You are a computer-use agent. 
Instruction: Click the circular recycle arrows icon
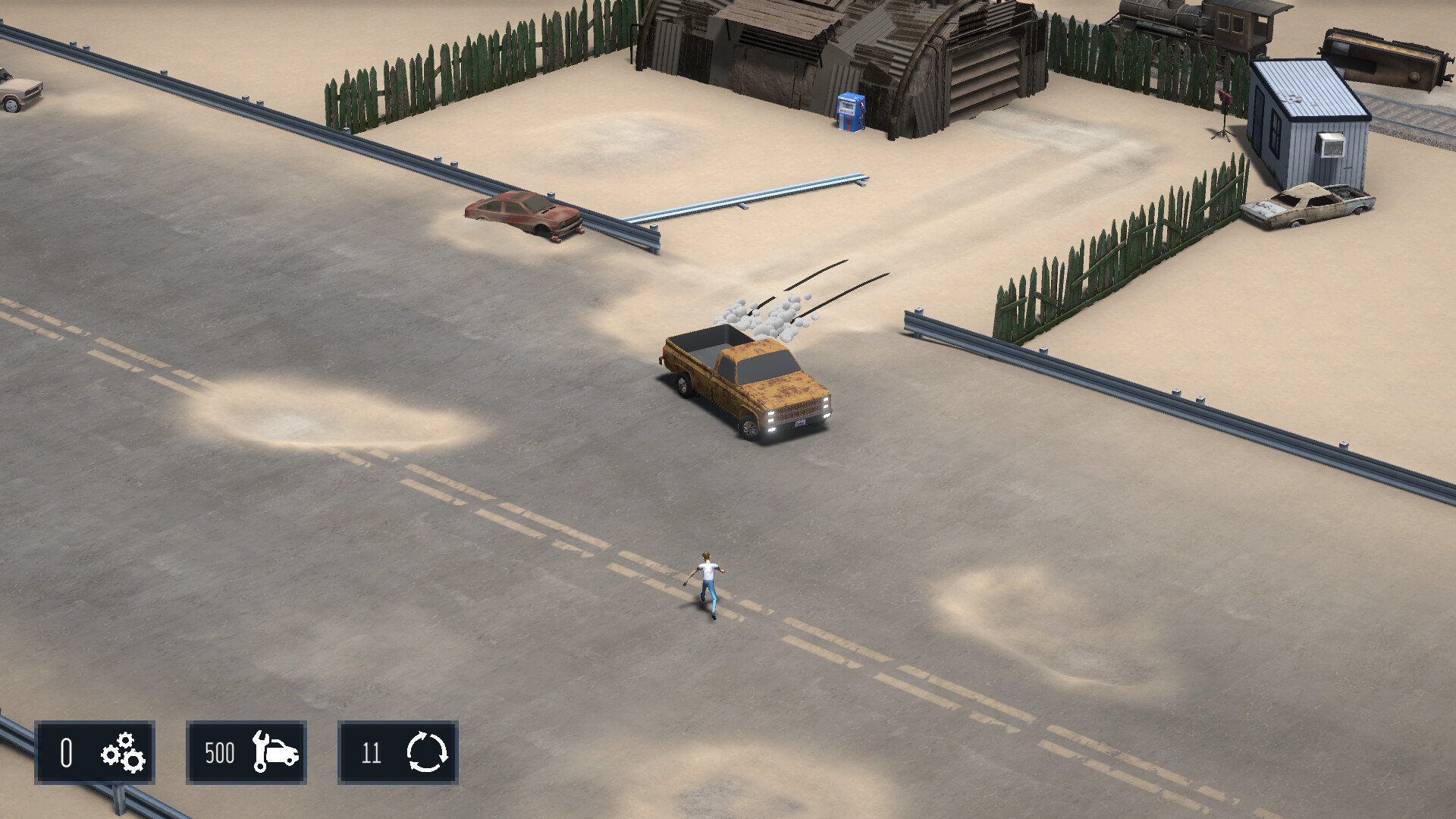point(427,754)
